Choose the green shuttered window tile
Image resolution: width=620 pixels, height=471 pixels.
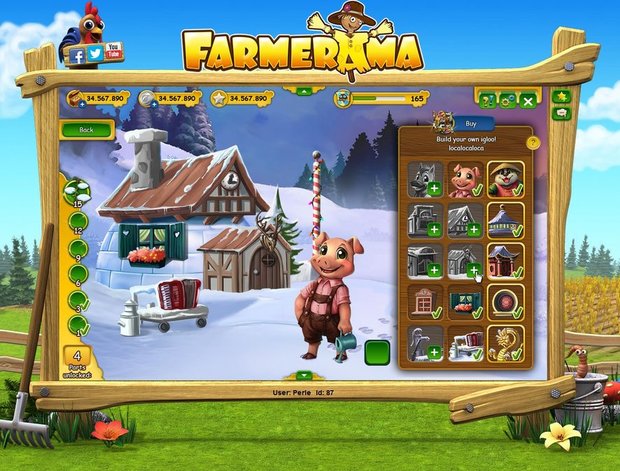(464, 302)
